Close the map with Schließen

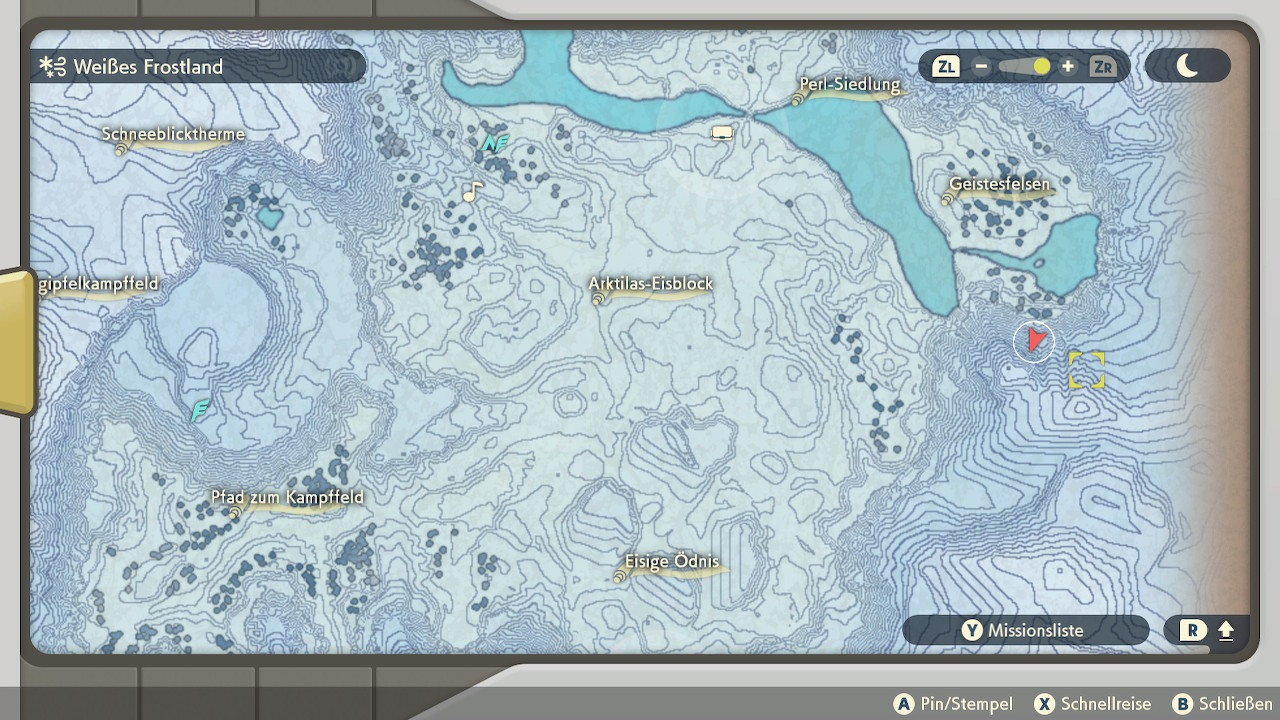[x=1222, y=704]
